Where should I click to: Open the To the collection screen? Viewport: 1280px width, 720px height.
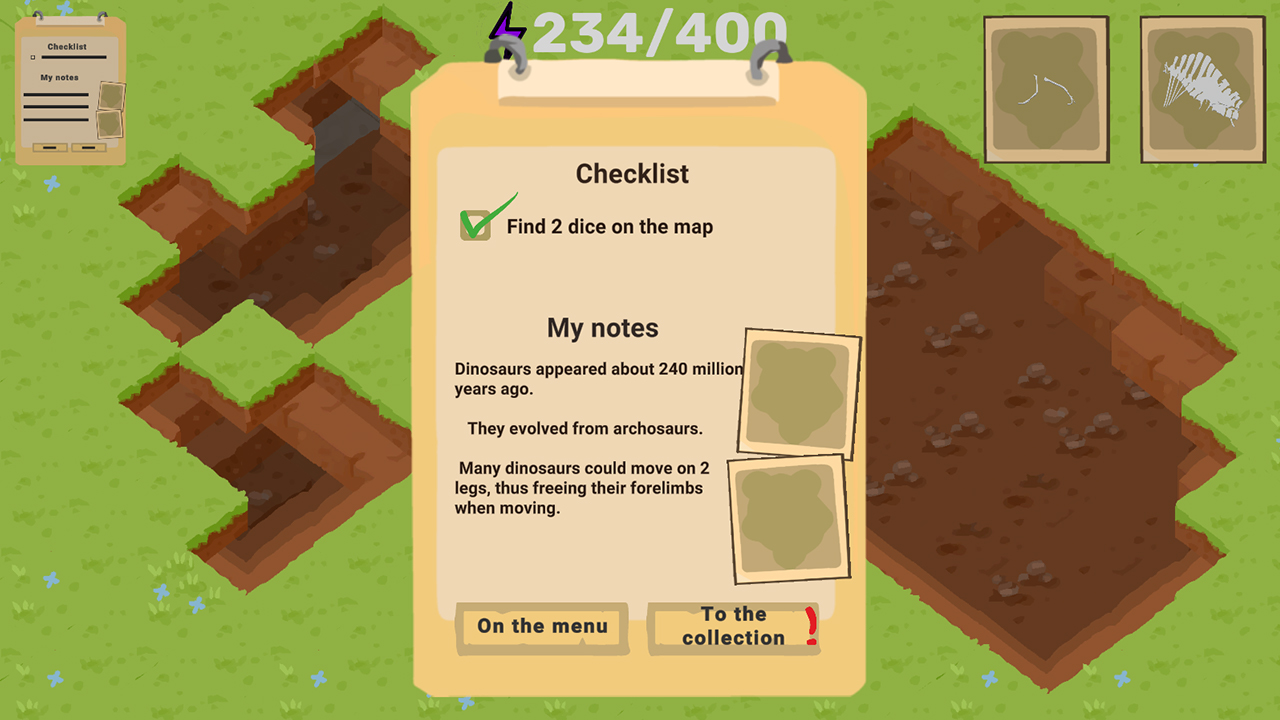point(734,627)
